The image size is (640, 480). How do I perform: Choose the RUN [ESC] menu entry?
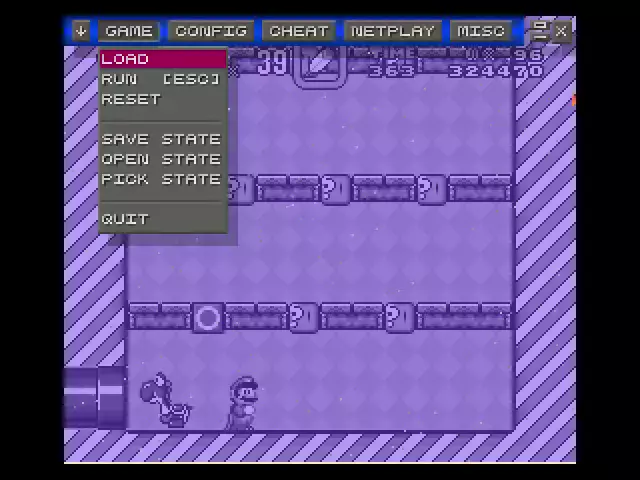[162, 79]
